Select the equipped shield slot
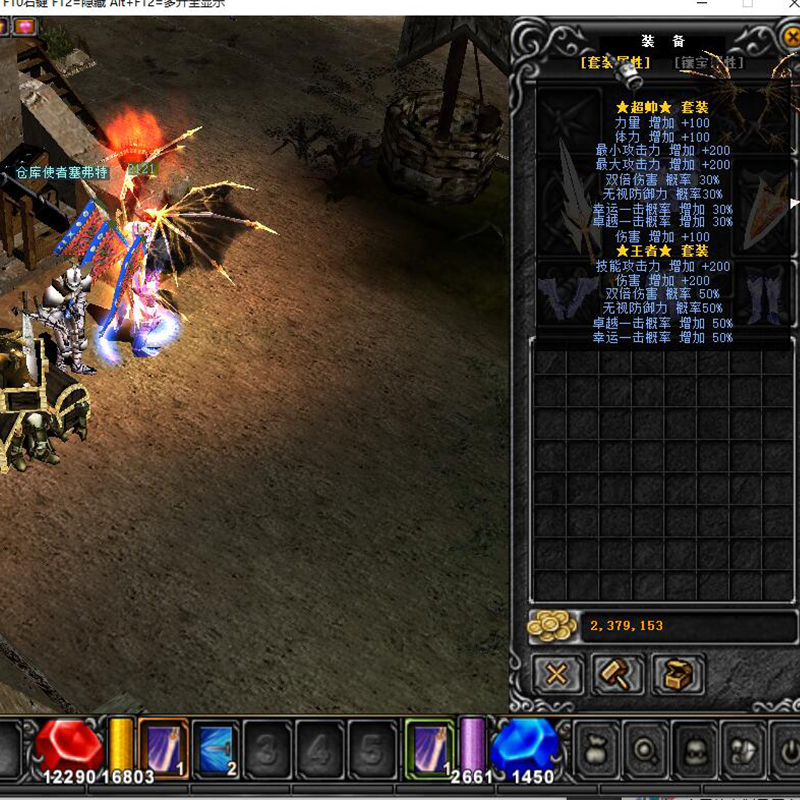 point(766,205)
